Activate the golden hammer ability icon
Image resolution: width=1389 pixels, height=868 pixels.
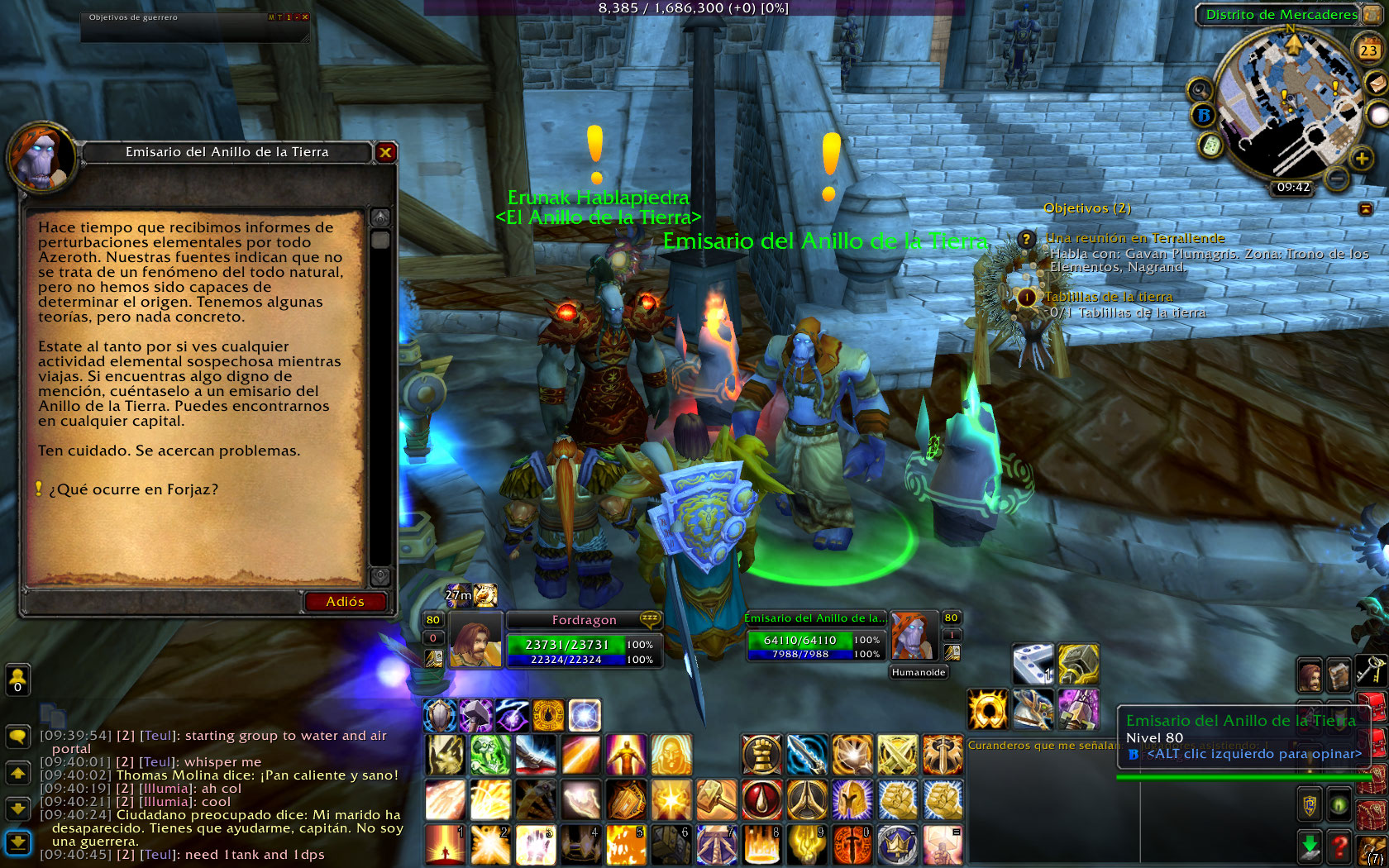coord(716,800)
